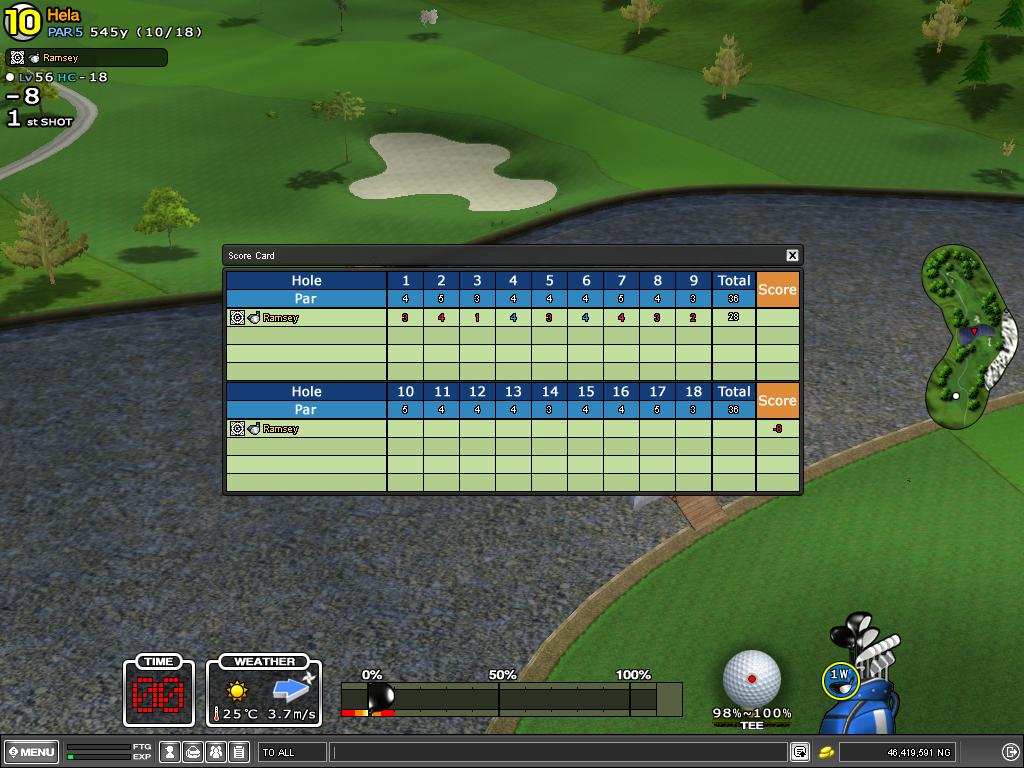Set the hit point on the golf ball
Viewport: 1024px width, 768px height.
(x=752, y=678)
